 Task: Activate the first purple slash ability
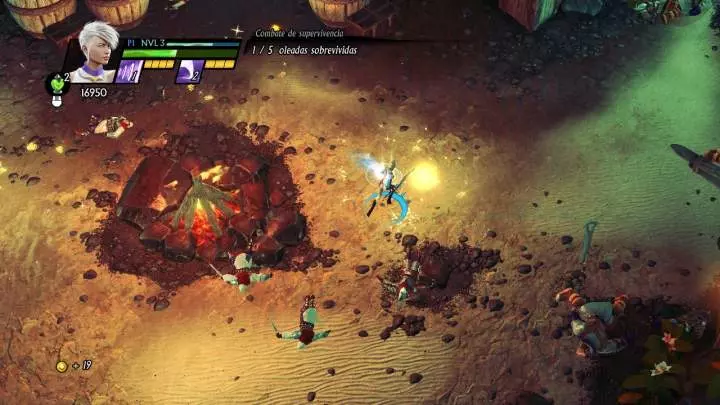(128, 71)
